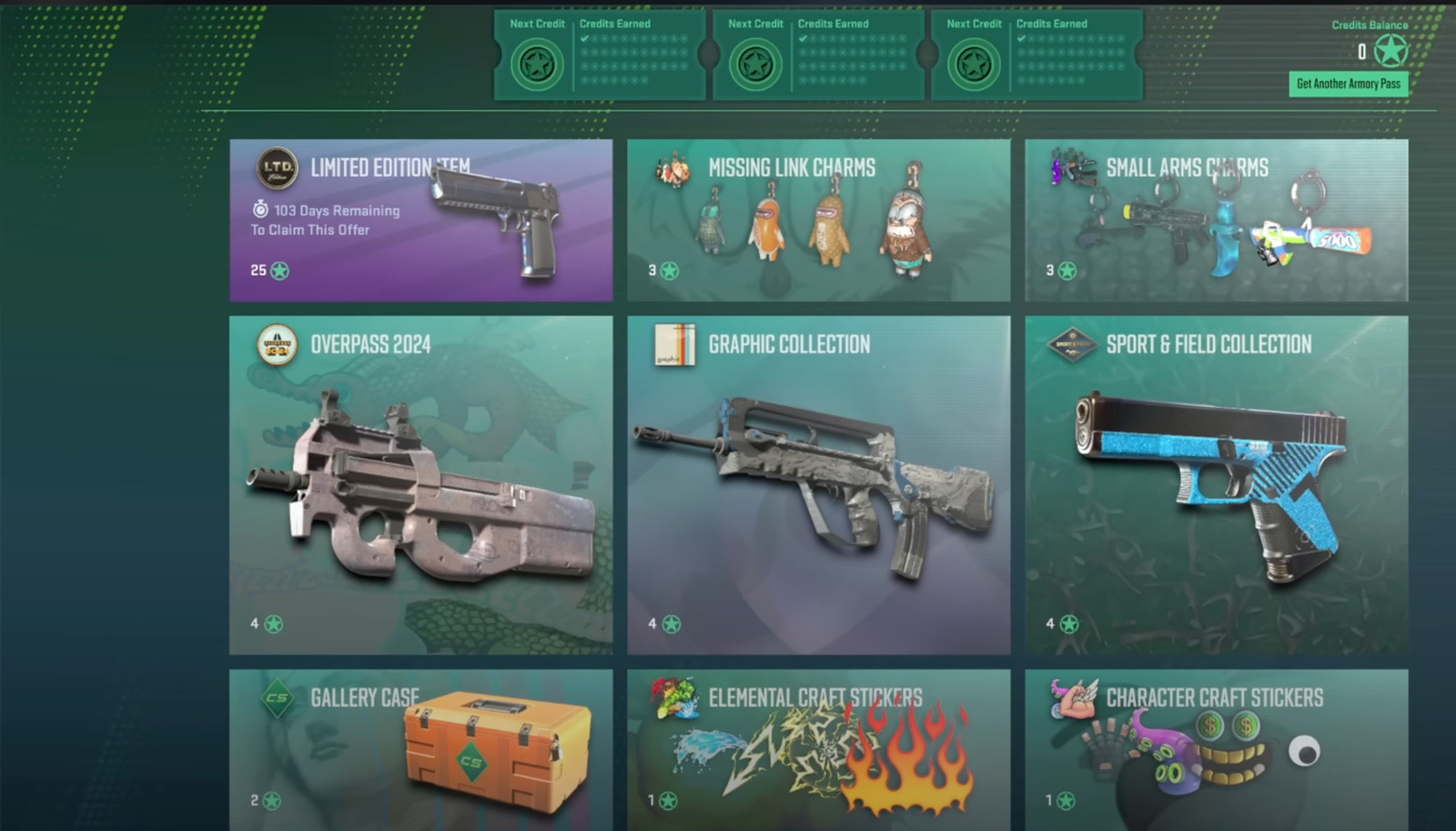Screen dimensions: 1456x831
Task: Open the Graphic Collection tile
Action: pyautogui.click(x=818, y=484)
